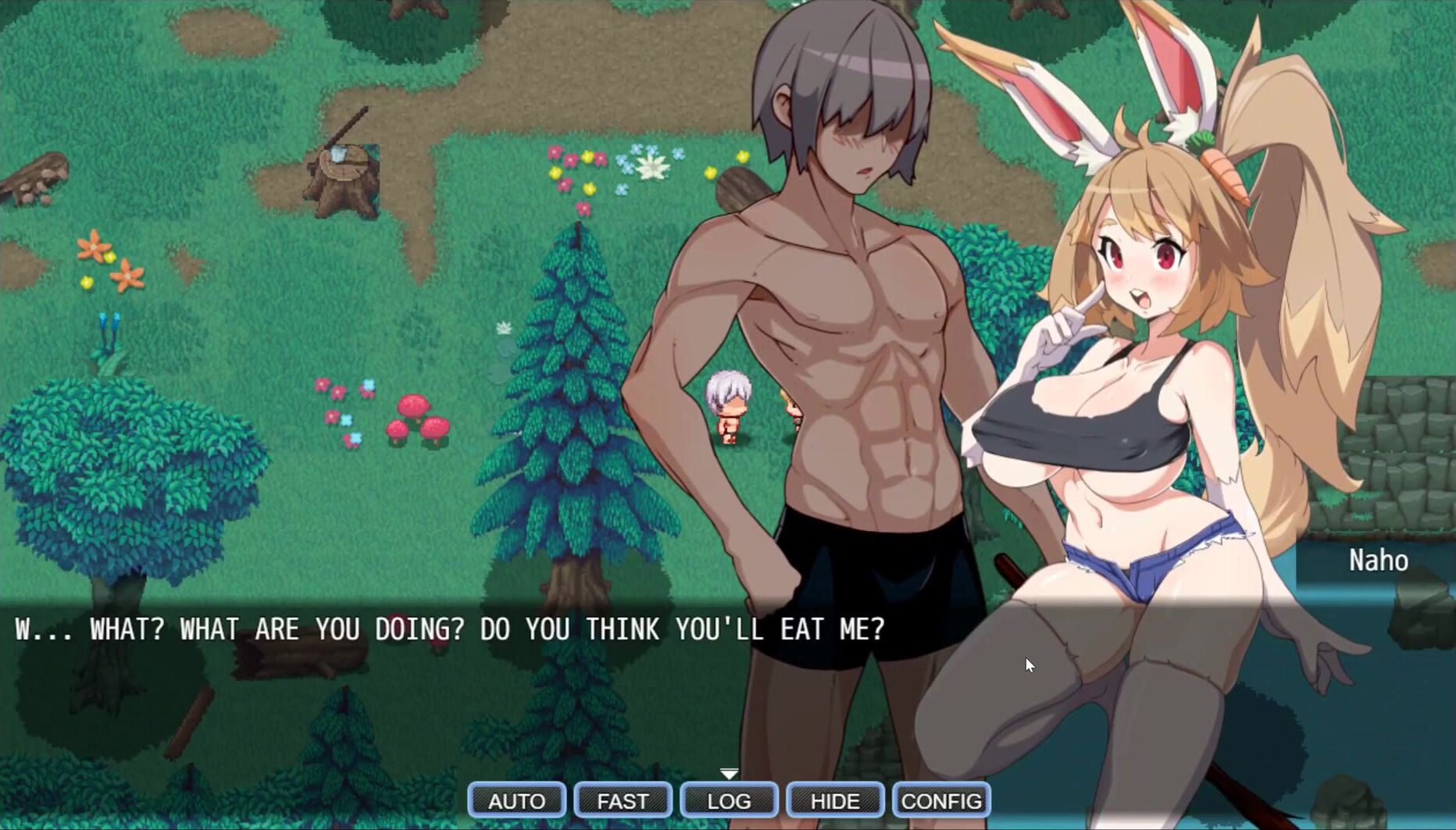Click the white continue arrow indicator

pyautogui.click(x=729, y=773)
